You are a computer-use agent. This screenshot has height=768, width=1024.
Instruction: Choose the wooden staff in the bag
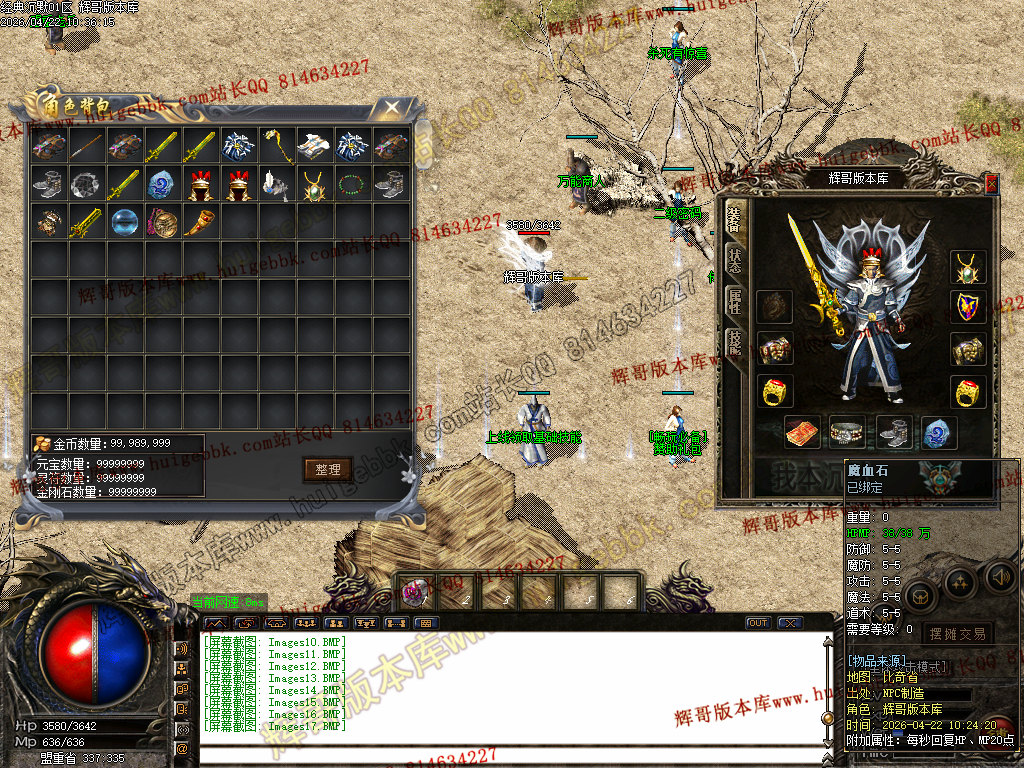(x=87, y=146)
